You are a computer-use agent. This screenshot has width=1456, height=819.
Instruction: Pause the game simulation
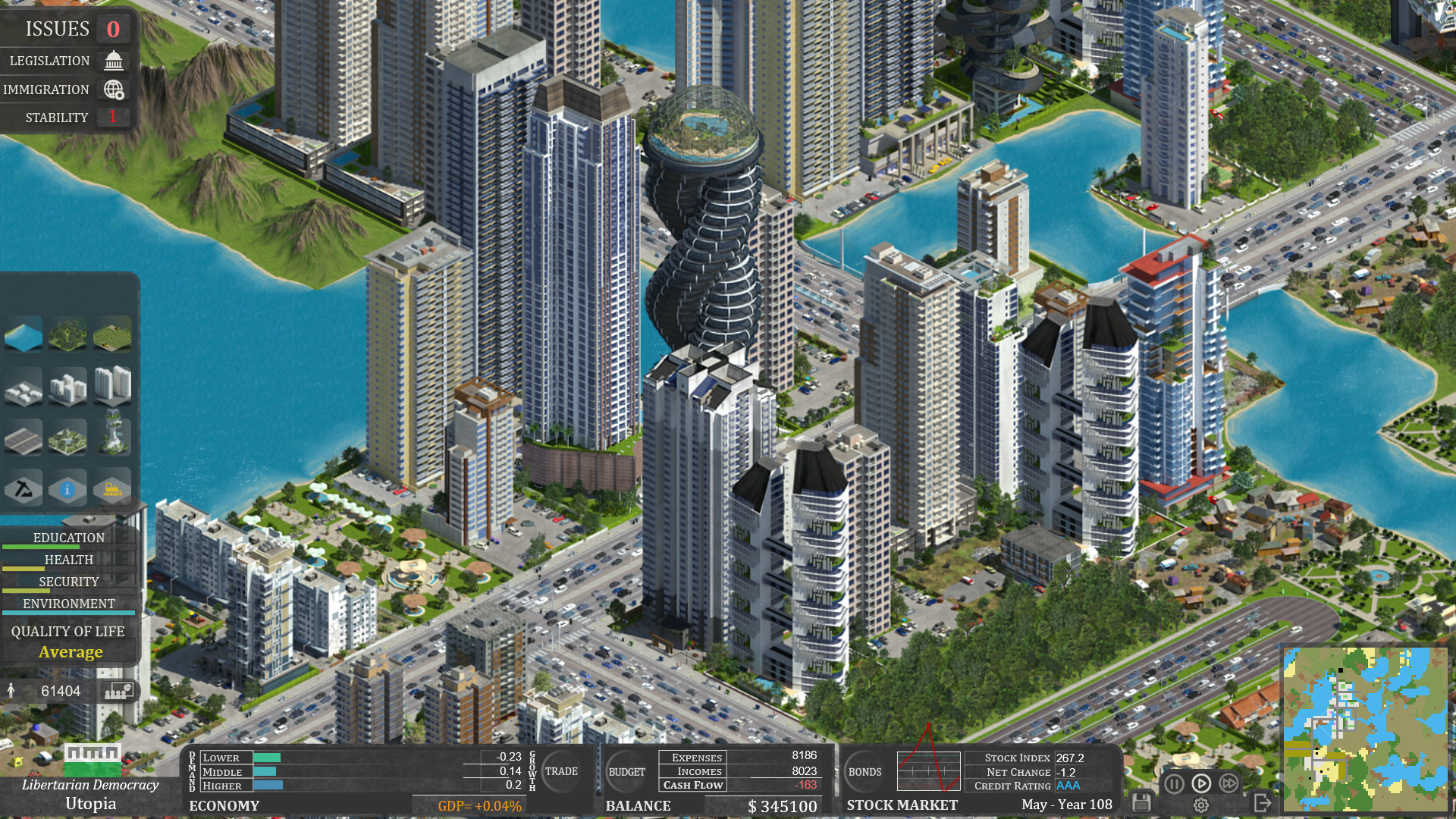1175,783
